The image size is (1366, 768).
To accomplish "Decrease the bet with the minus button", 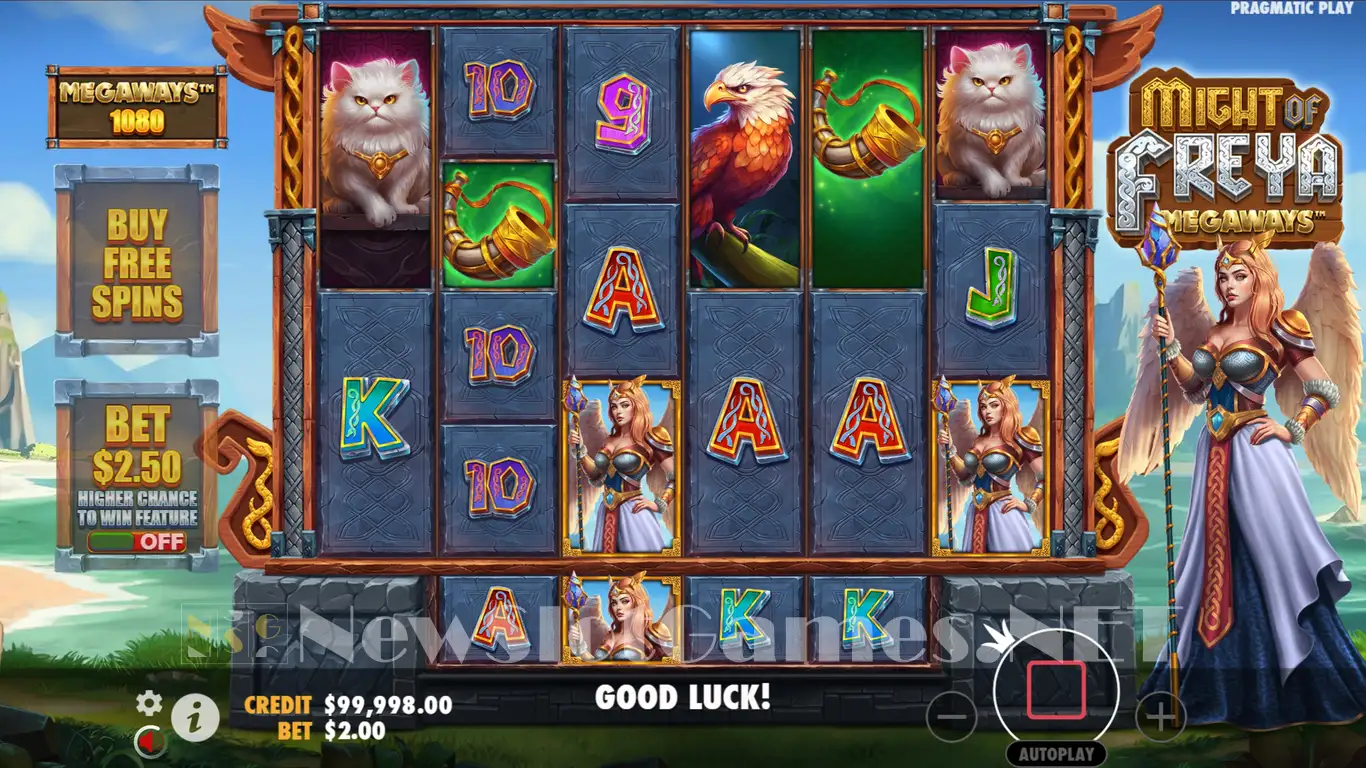I will pyautogui.click(x=952, y=716).
